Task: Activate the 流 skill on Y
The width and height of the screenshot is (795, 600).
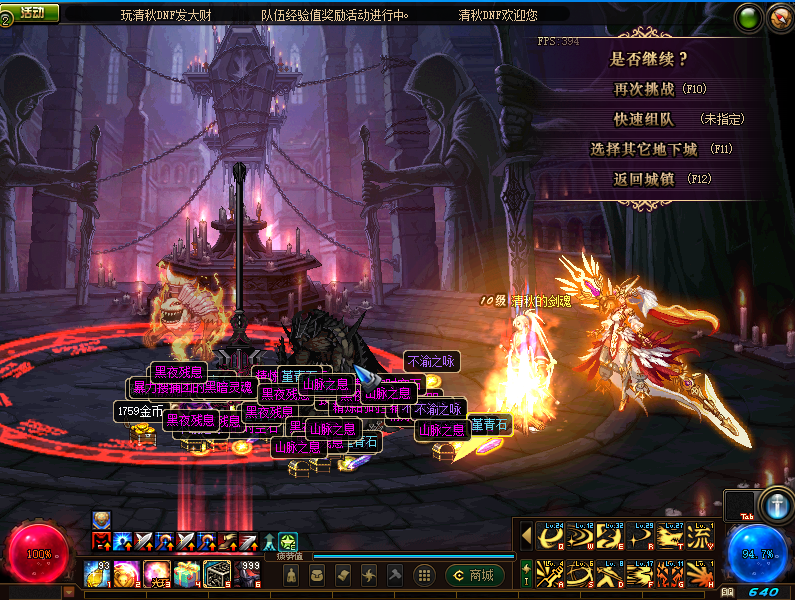Action: pyautogui.click(x=699, y=537)
